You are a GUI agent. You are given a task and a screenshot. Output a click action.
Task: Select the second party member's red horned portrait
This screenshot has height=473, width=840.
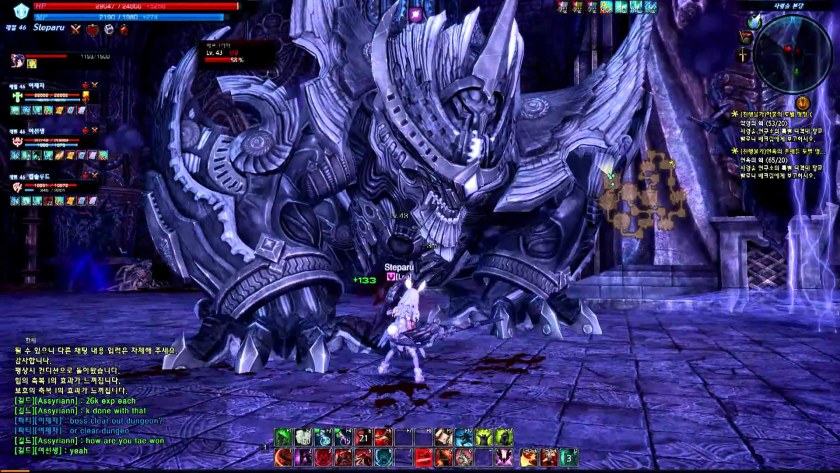tap(18, 142)
